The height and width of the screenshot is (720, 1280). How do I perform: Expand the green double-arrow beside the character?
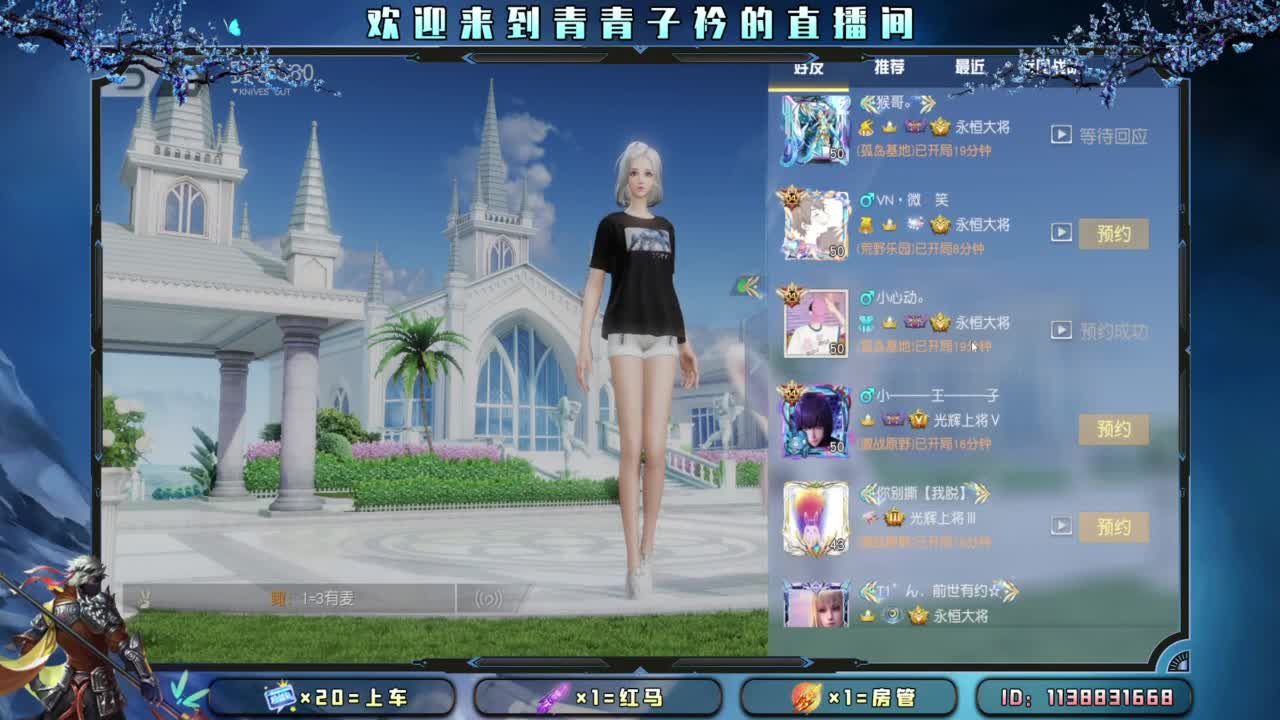[x=746, y=287]
